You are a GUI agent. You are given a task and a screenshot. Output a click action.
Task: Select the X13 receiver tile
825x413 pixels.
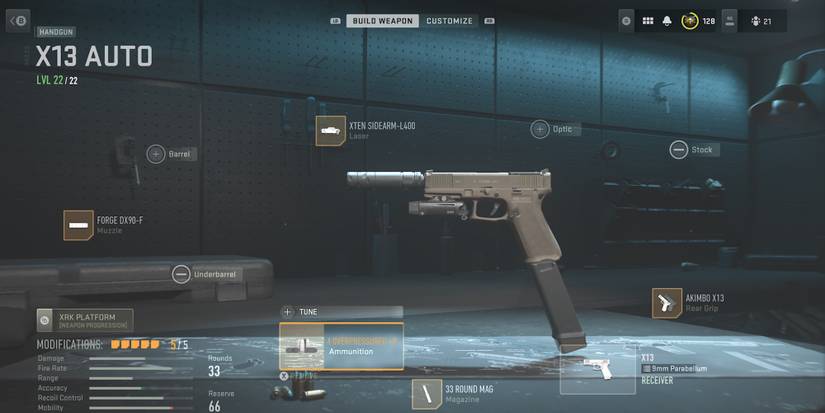click(x=598, y=369)
